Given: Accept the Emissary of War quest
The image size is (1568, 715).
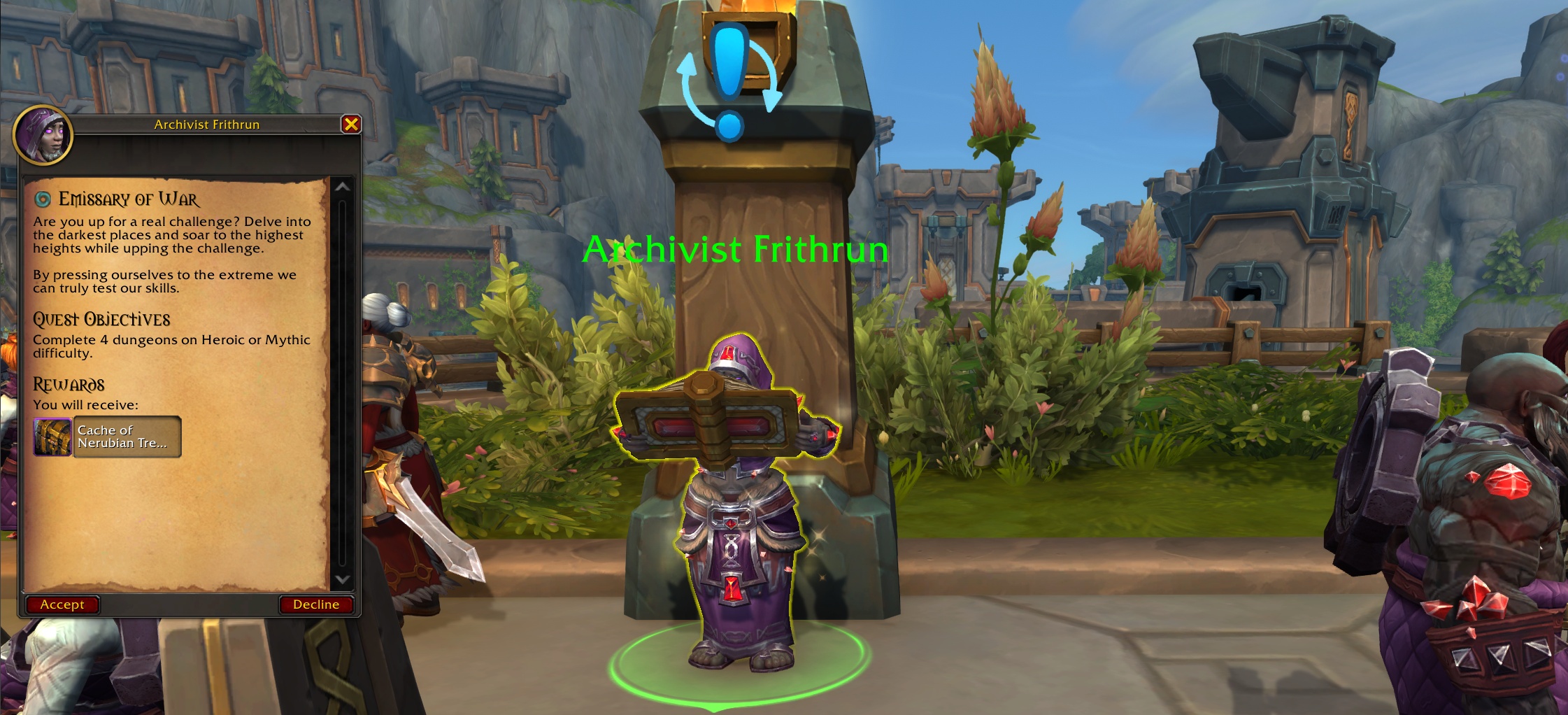Looking at the screenshot, I should [63, 604].
